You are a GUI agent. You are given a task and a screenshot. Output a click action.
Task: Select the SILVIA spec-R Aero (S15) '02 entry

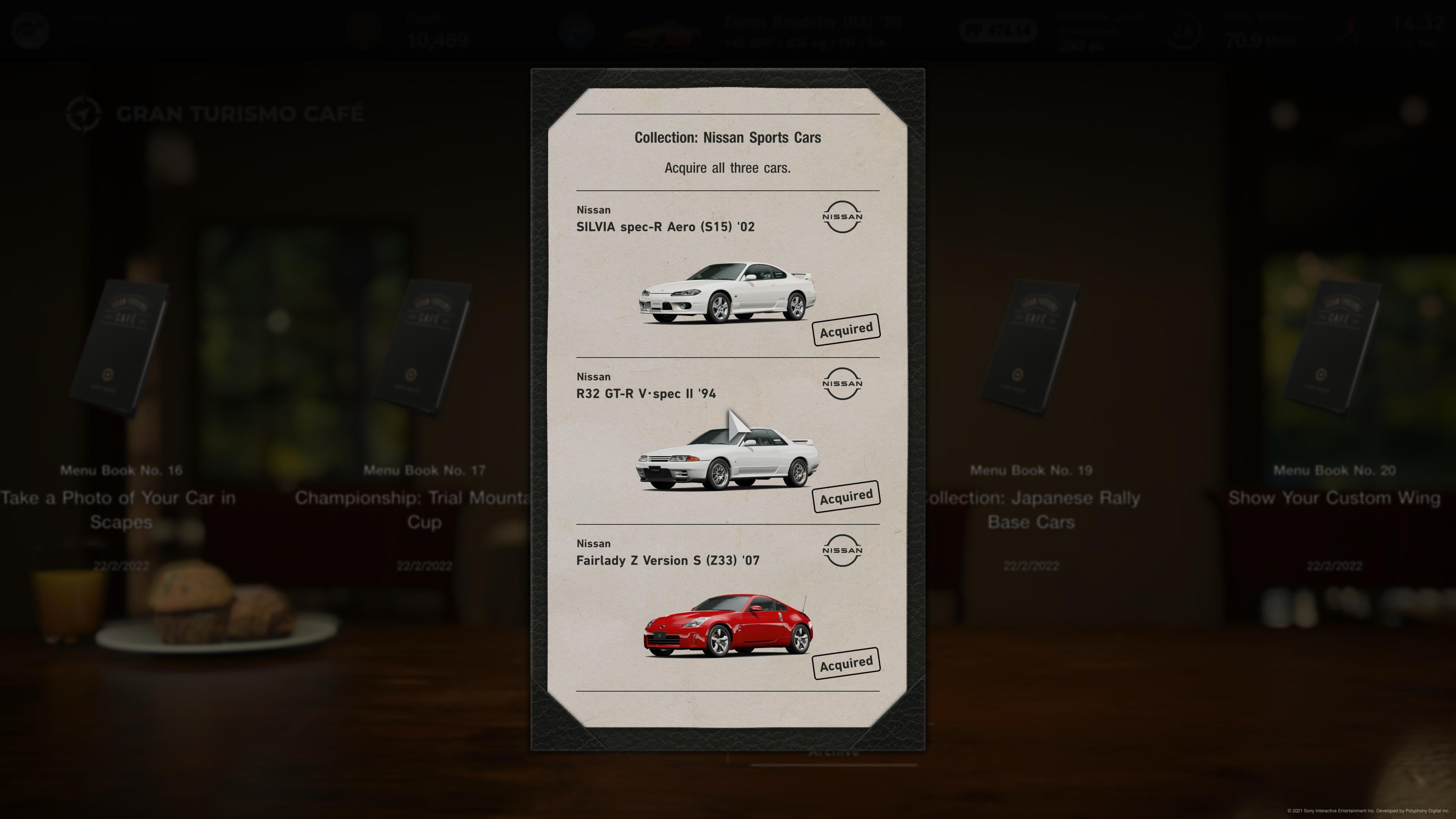click(728, 275)
